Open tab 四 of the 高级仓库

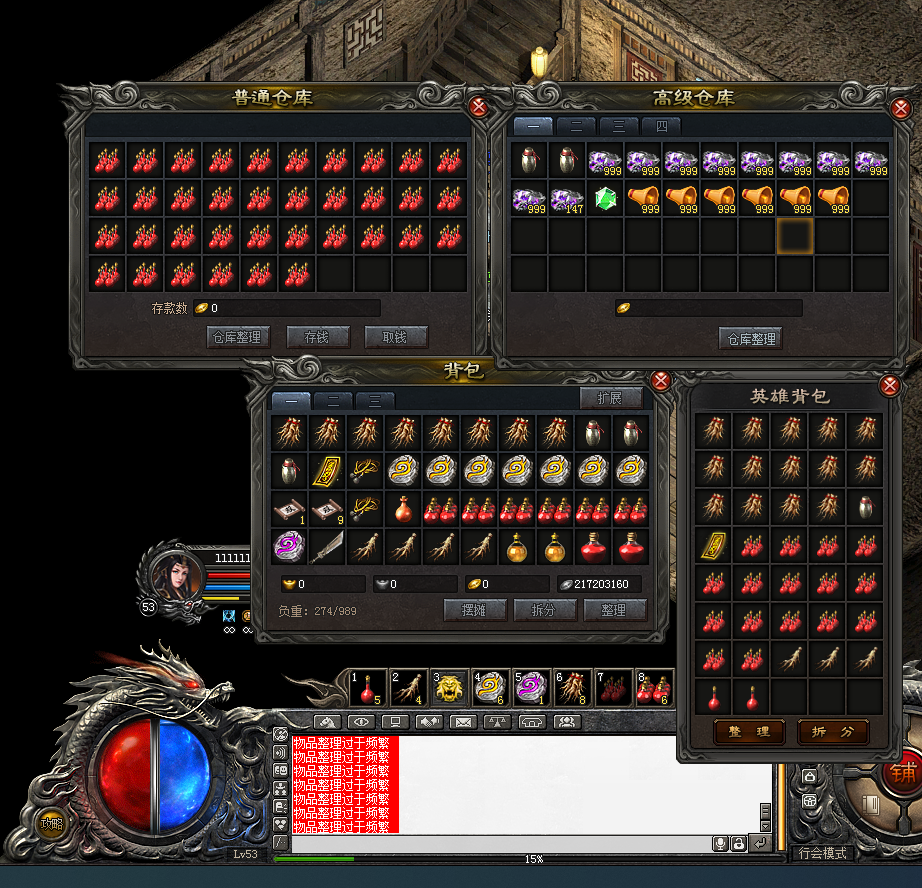[661, 126]
